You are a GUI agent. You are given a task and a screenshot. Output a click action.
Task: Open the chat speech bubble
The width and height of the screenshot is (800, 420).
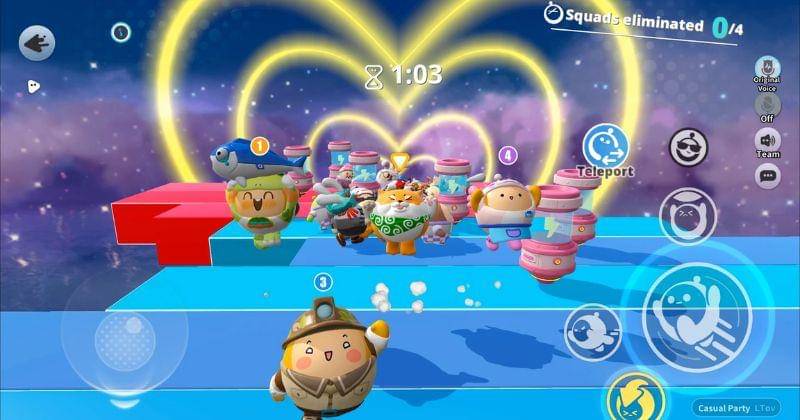coord(767,176)
